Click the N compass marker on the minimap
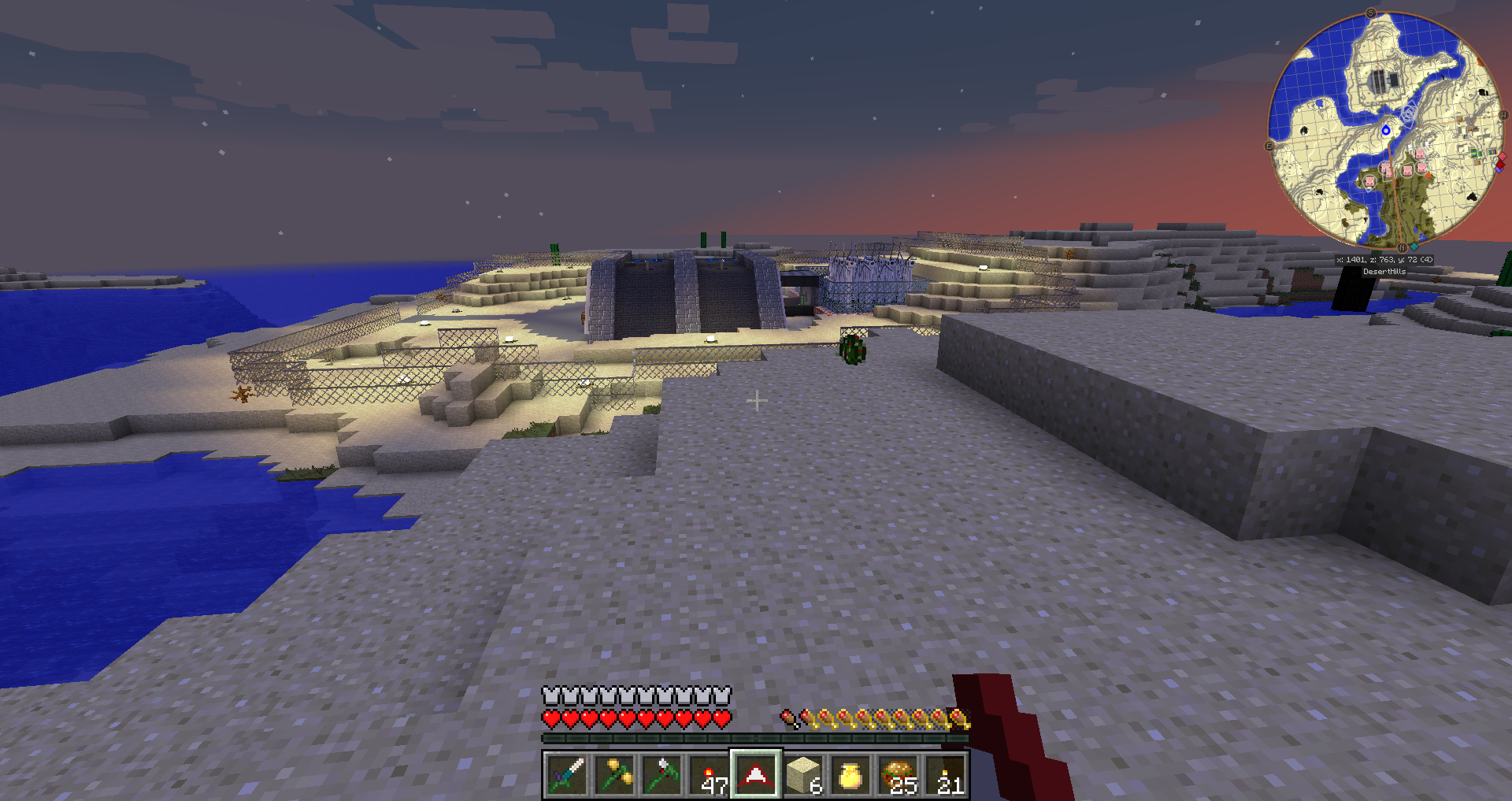 (x=1402, y=248)
